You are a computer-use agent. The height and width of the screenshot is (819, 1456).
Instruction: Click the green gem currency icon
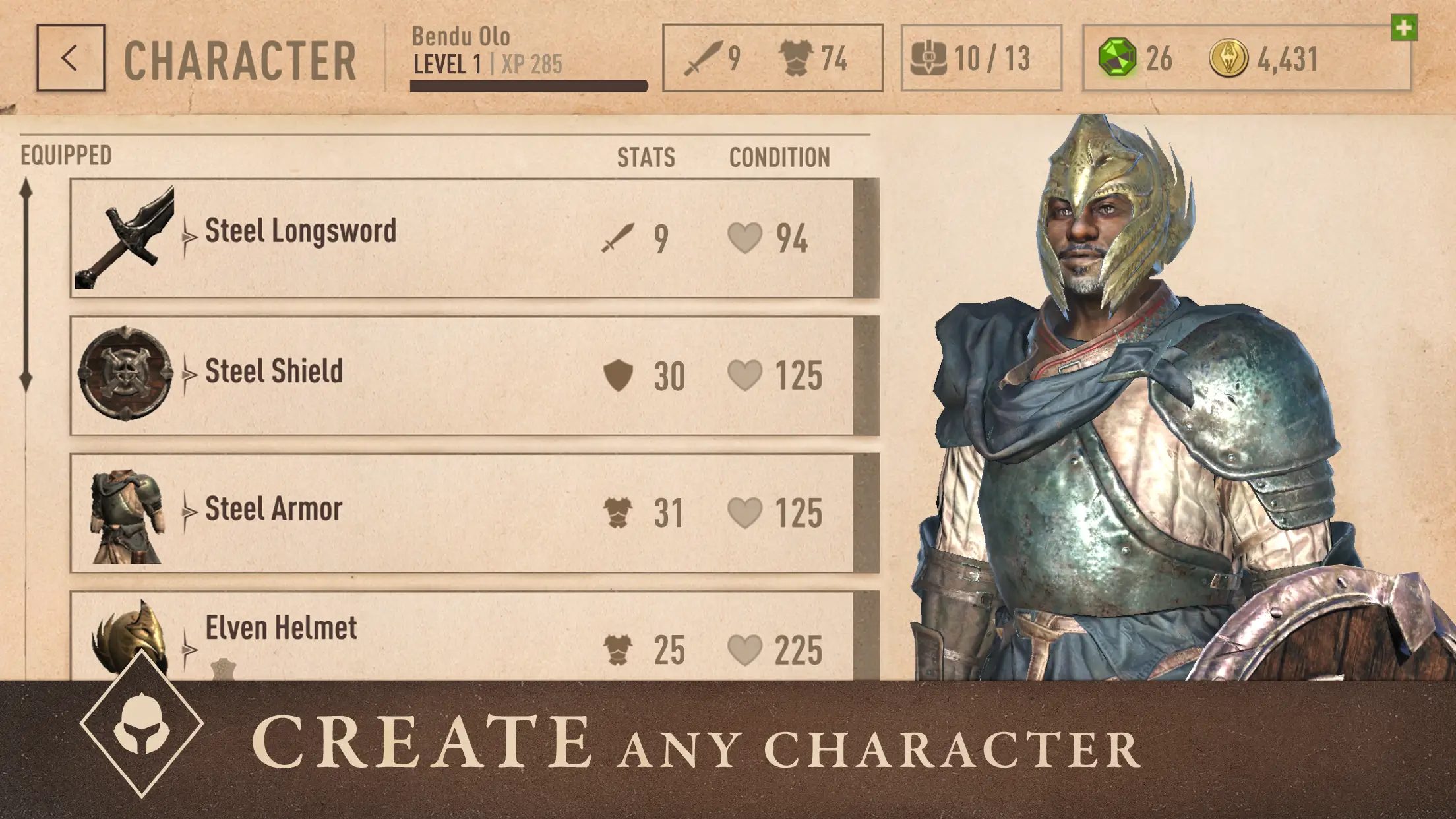point(1117,58)
